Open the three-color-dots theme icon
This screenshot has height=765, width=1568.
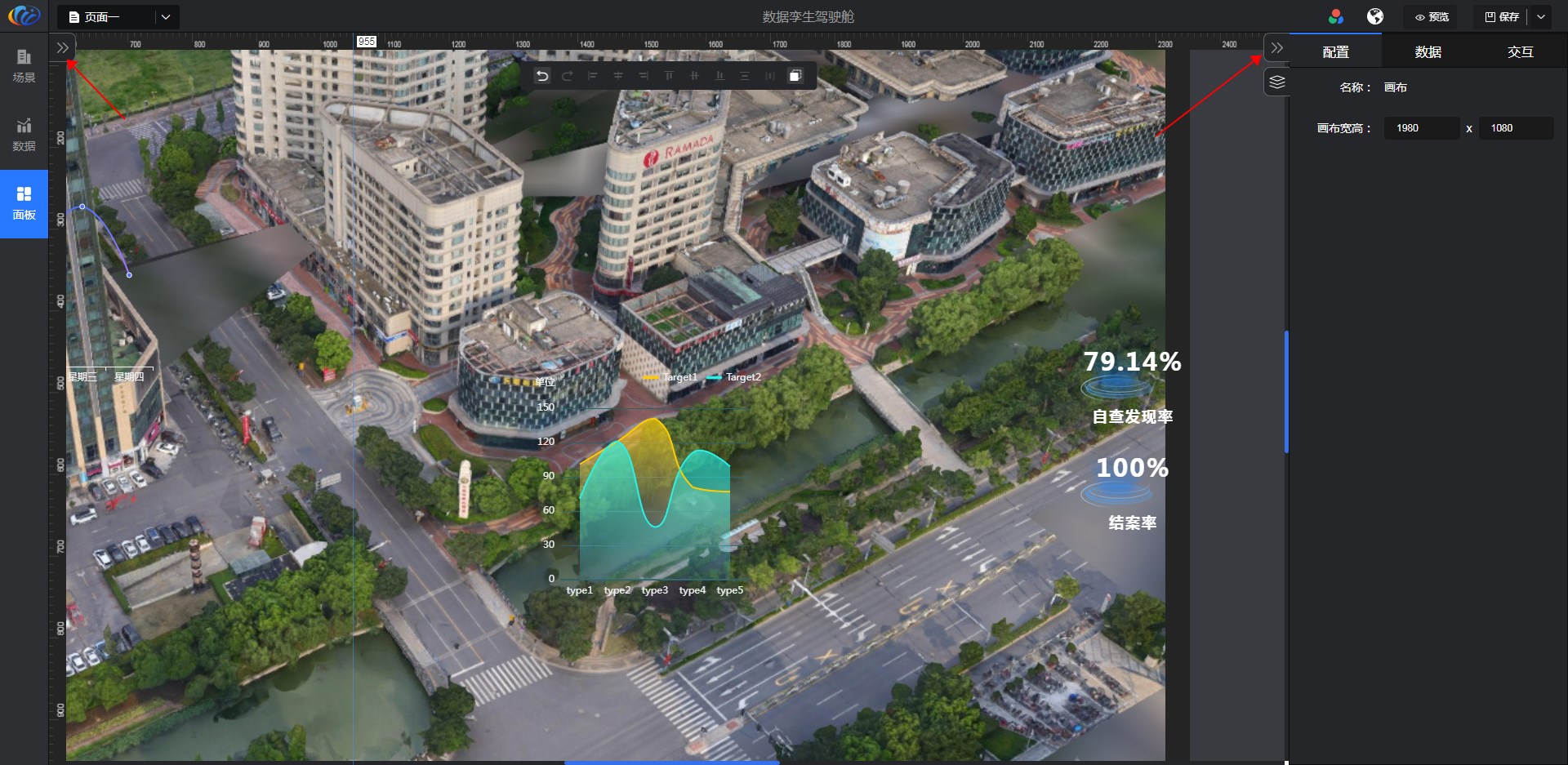tap(1336, 17)
